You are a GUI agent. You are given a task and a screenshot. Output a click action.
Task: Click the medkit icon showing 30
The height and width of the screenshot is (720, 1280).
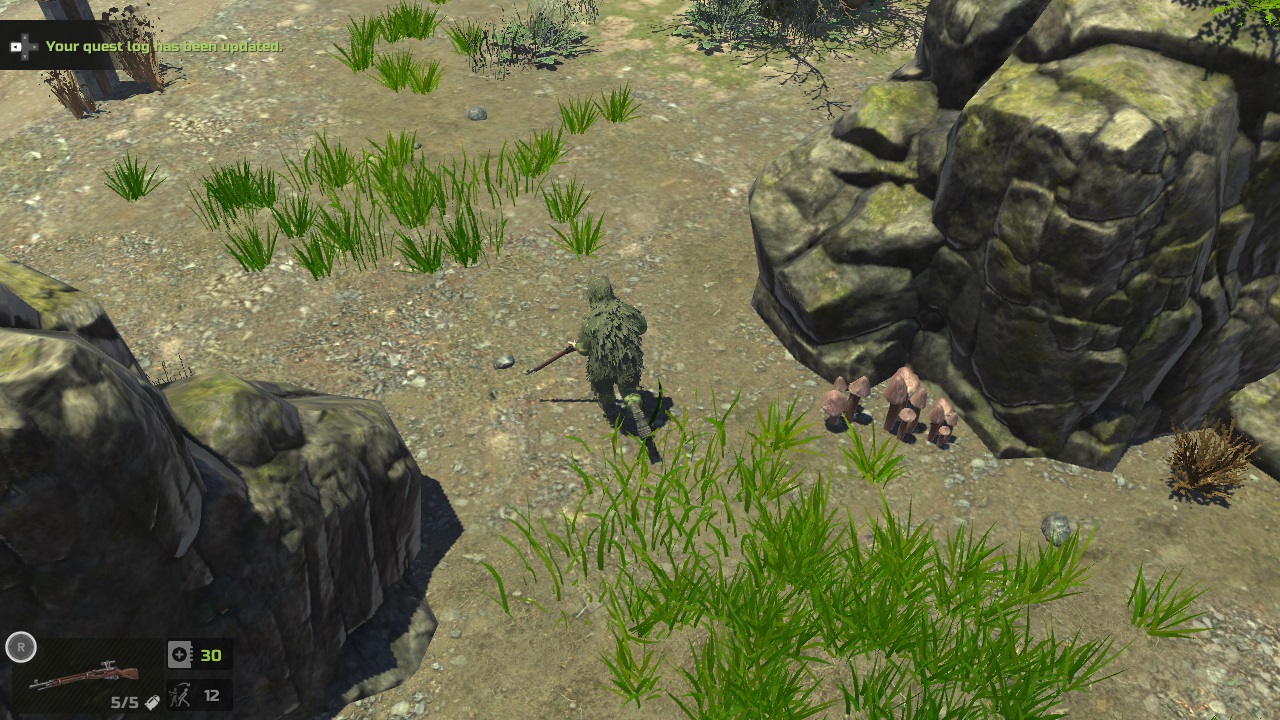(179, 654)
